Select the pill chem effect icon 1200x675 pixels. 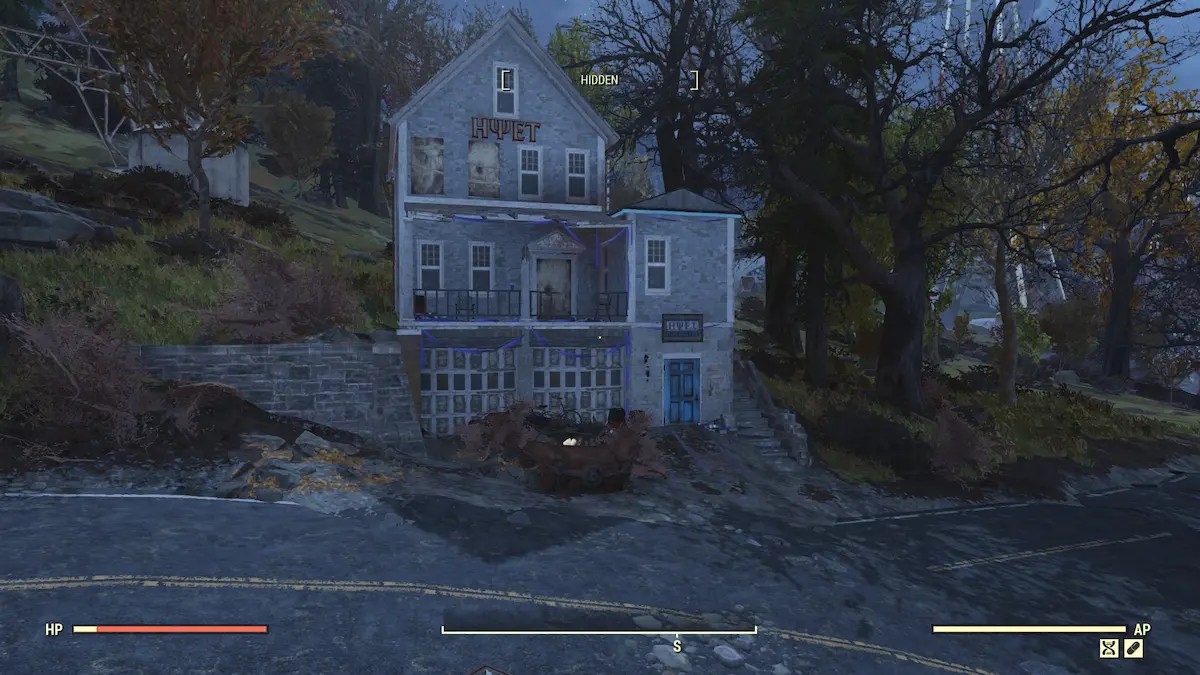1133,648
